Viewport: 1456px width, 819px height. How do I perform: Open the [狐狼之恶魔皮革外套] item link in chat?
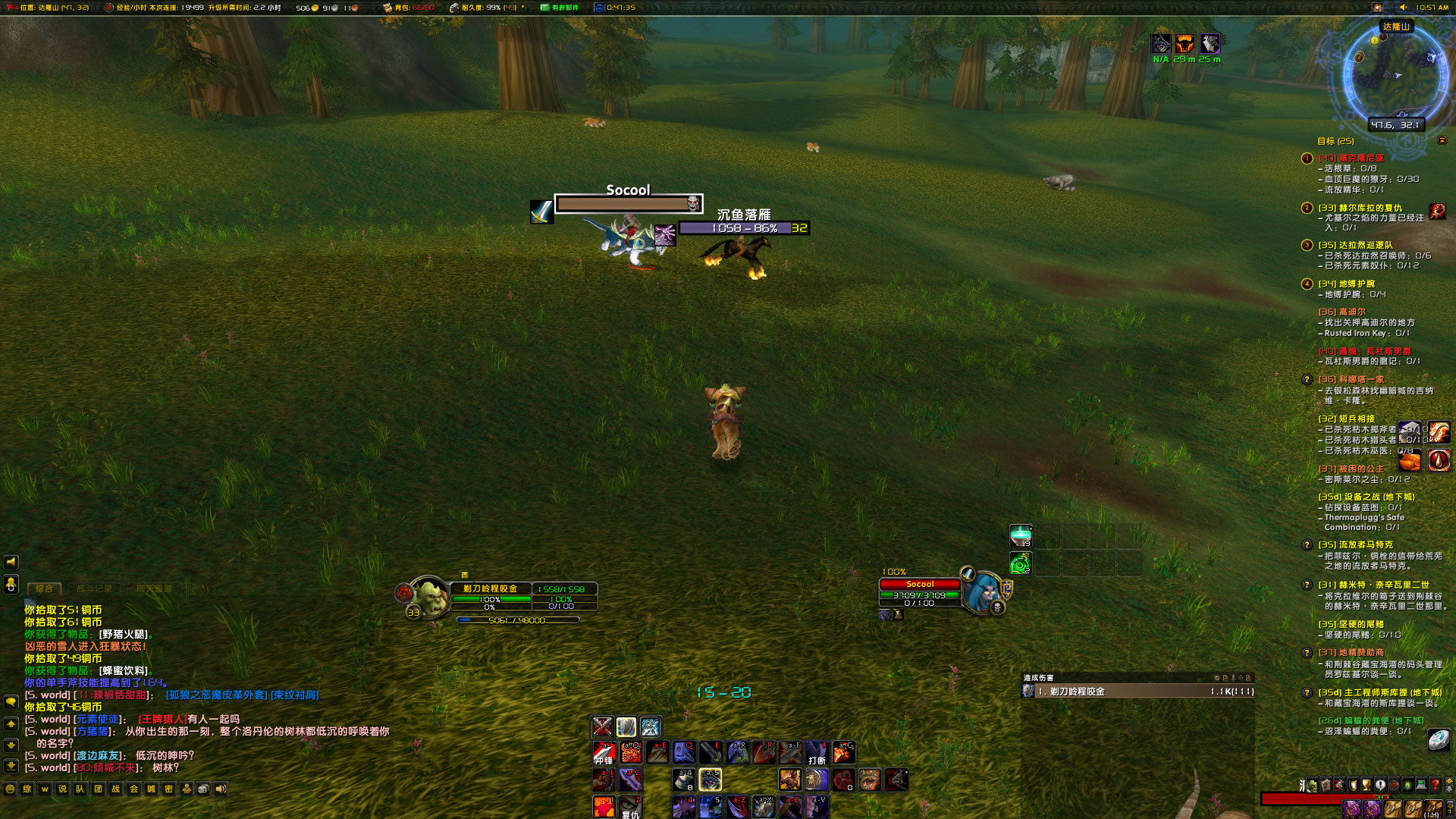click(216, 692)
